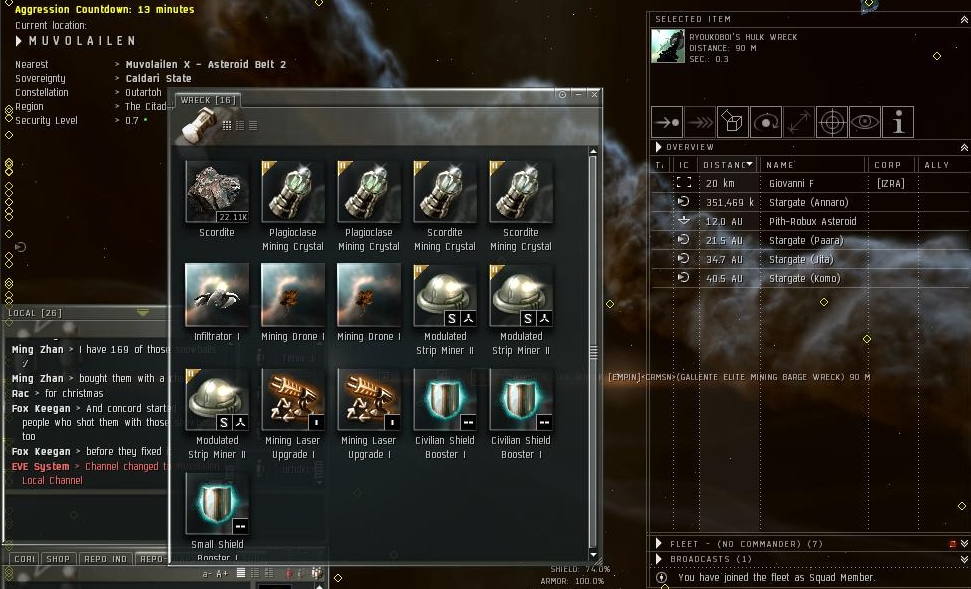Image resolution: width=971 pixels, height=589 pixels.
Task: Close the wreck cargo window
Action: pyautogui.click(x=595, y=95)
